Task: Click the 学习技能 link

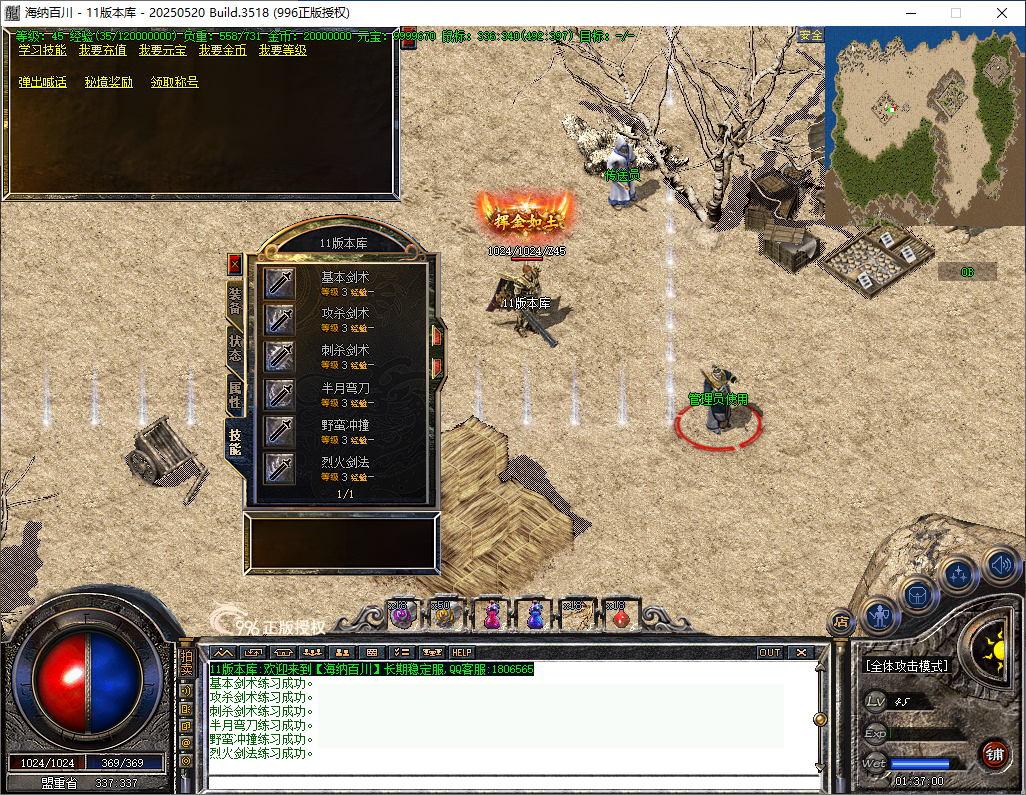Action: 42,50
